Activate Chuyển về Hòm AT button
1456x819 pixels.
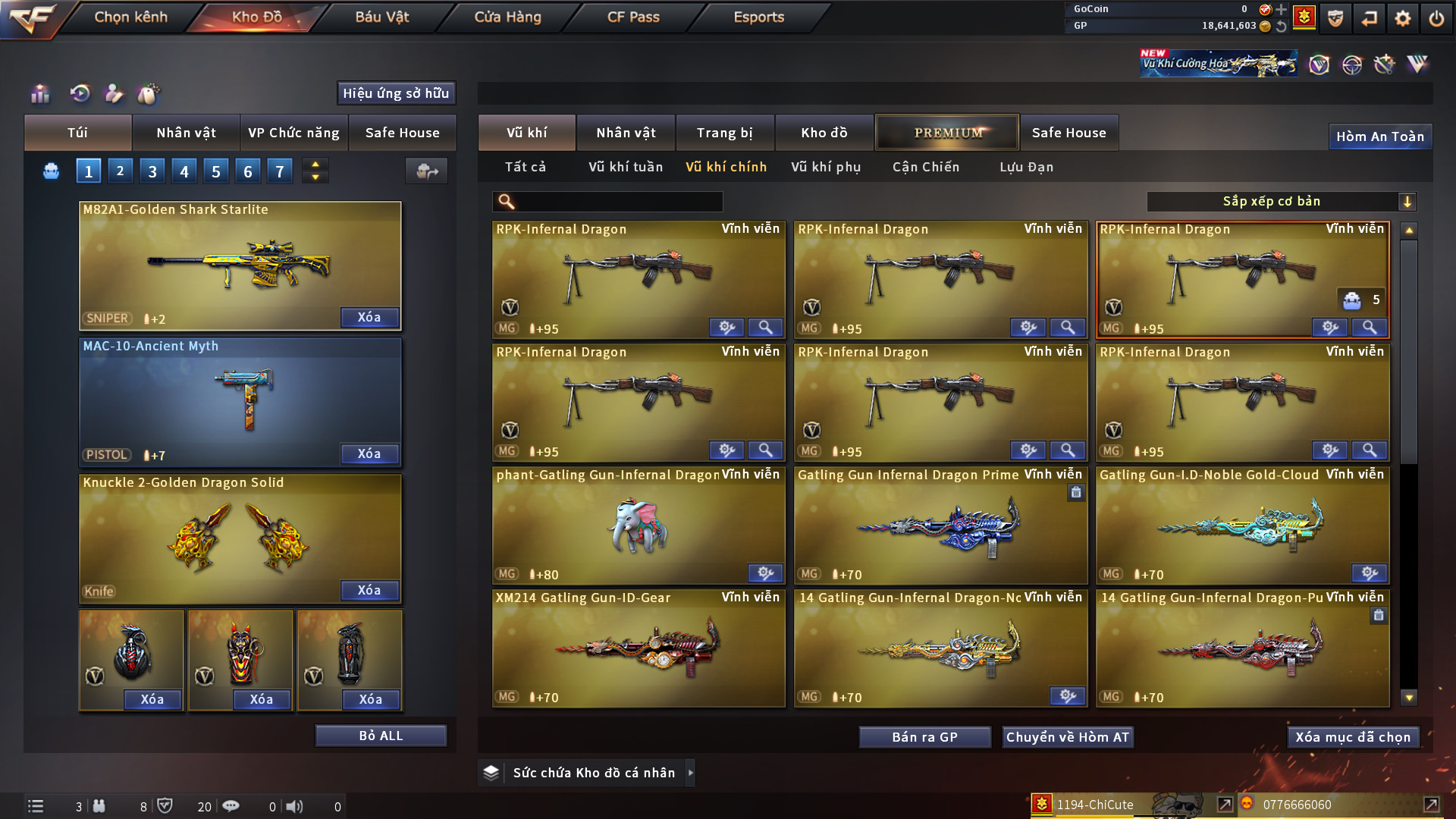(1068, 737)
